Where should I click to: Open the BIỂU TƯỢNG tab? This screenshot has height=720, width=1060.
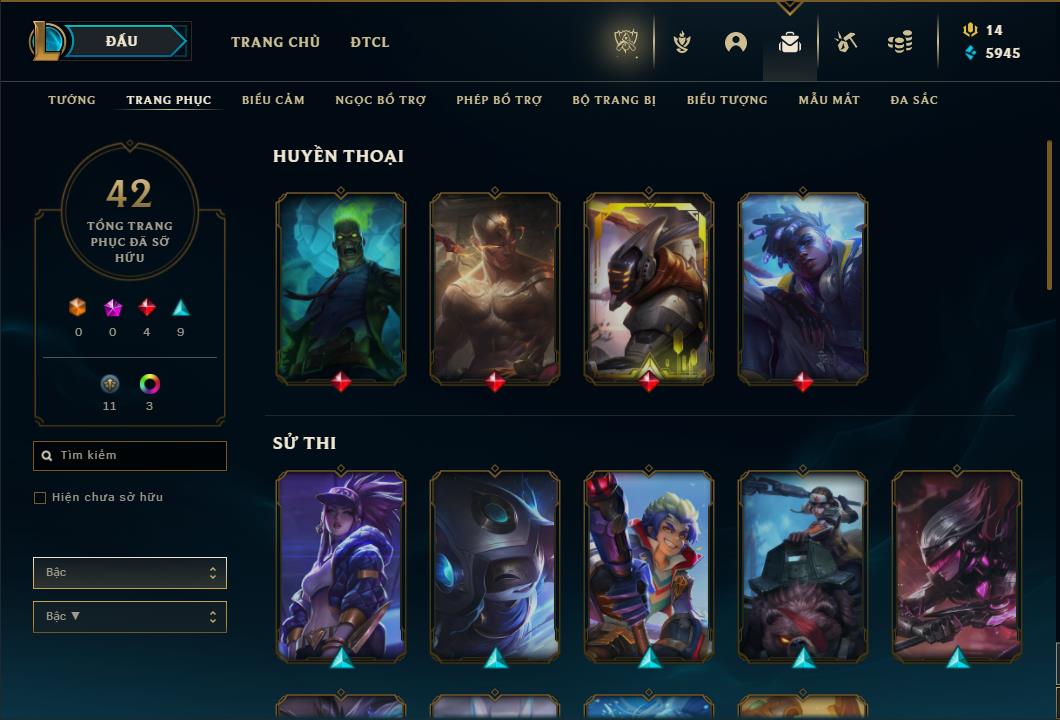pos(727,100)
